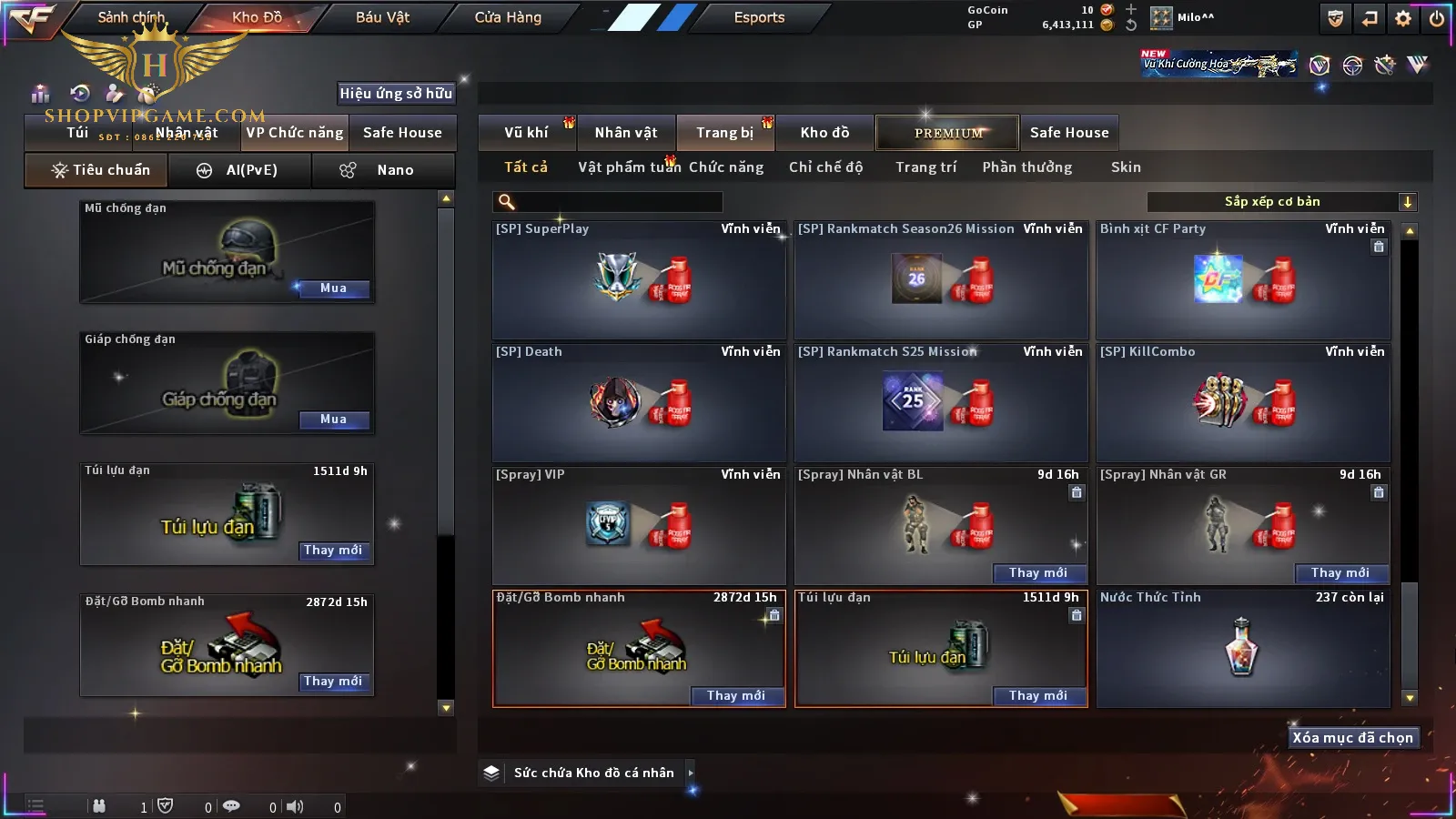Open the Báu Vật menu
Image resolution: width=1456 pixels, height=819 pixels.
coord(382,17)
